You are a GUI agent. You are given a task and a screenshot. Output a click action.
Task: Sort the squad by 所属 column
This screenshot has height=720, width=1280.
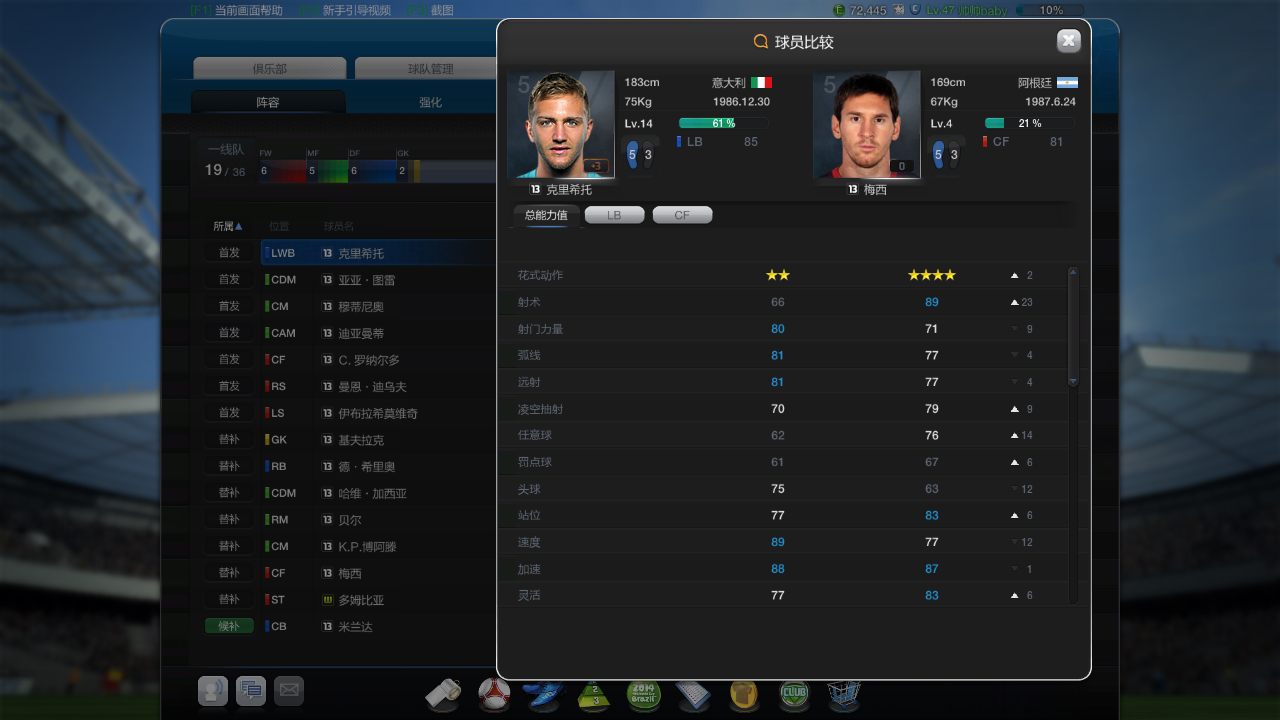coord(228,227)
